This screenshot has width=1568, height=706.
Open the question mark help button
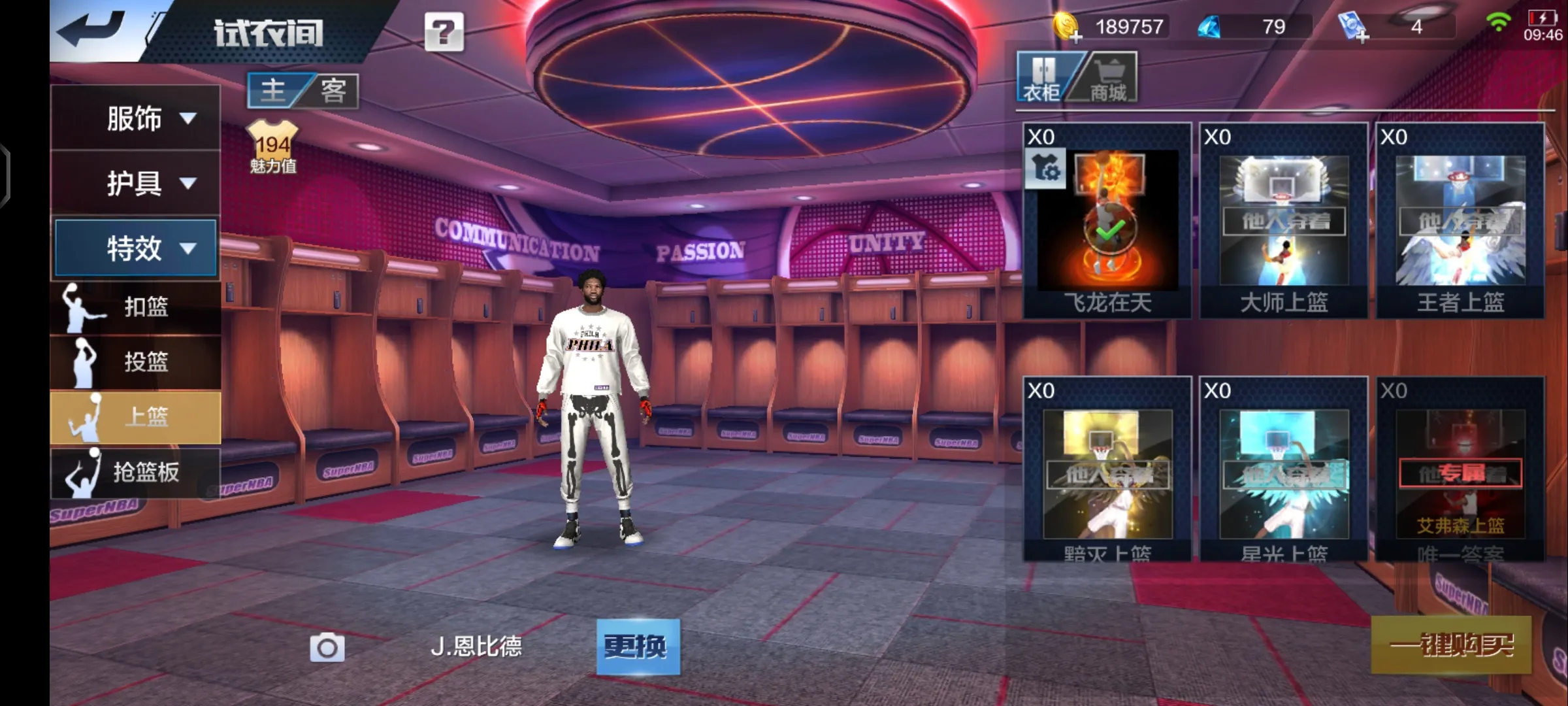pos(444,32)
